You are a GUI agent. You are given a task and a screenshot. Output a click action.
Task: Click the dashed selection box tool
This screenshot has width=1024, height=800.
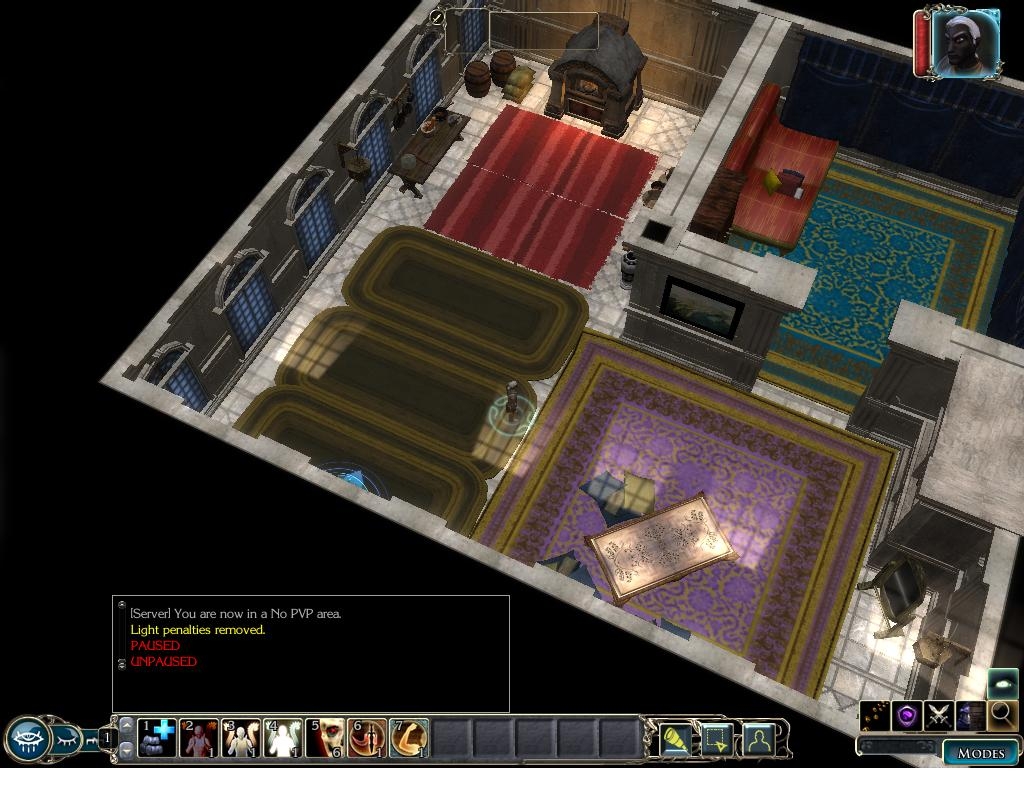[719, 740]
